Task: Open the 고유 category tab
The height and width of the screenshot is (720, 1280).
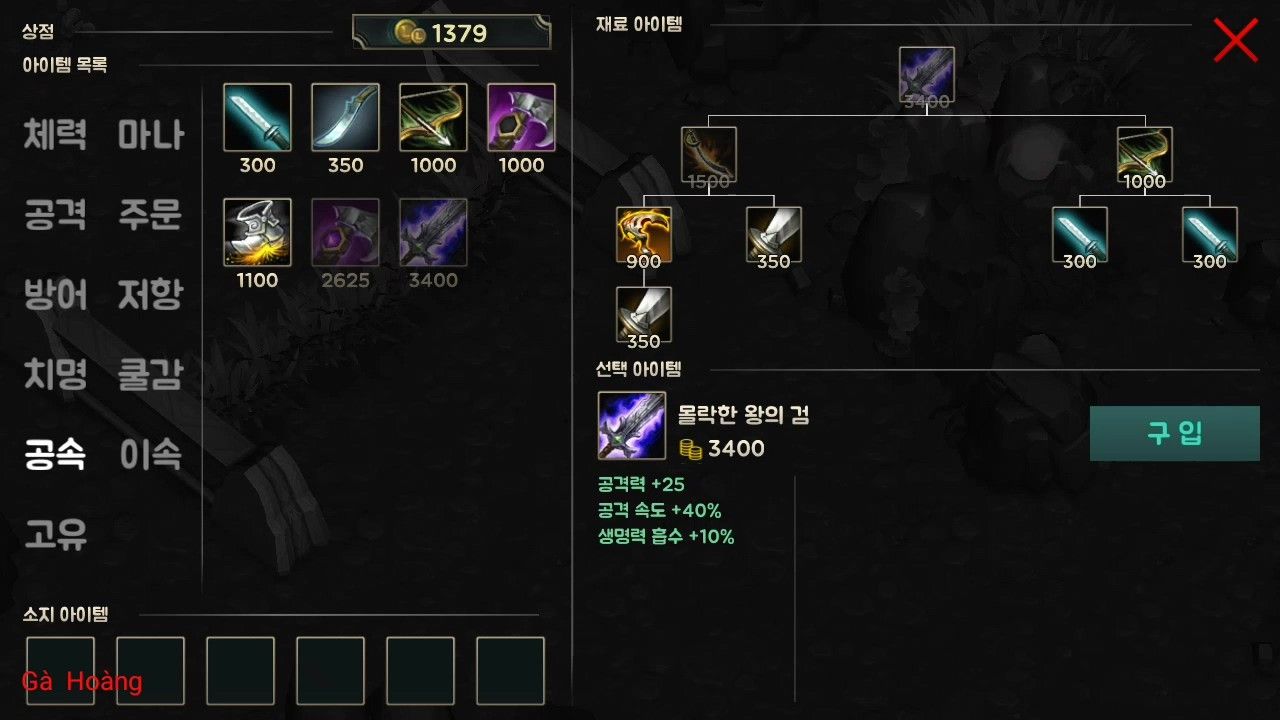Action: tap(55, 535)
